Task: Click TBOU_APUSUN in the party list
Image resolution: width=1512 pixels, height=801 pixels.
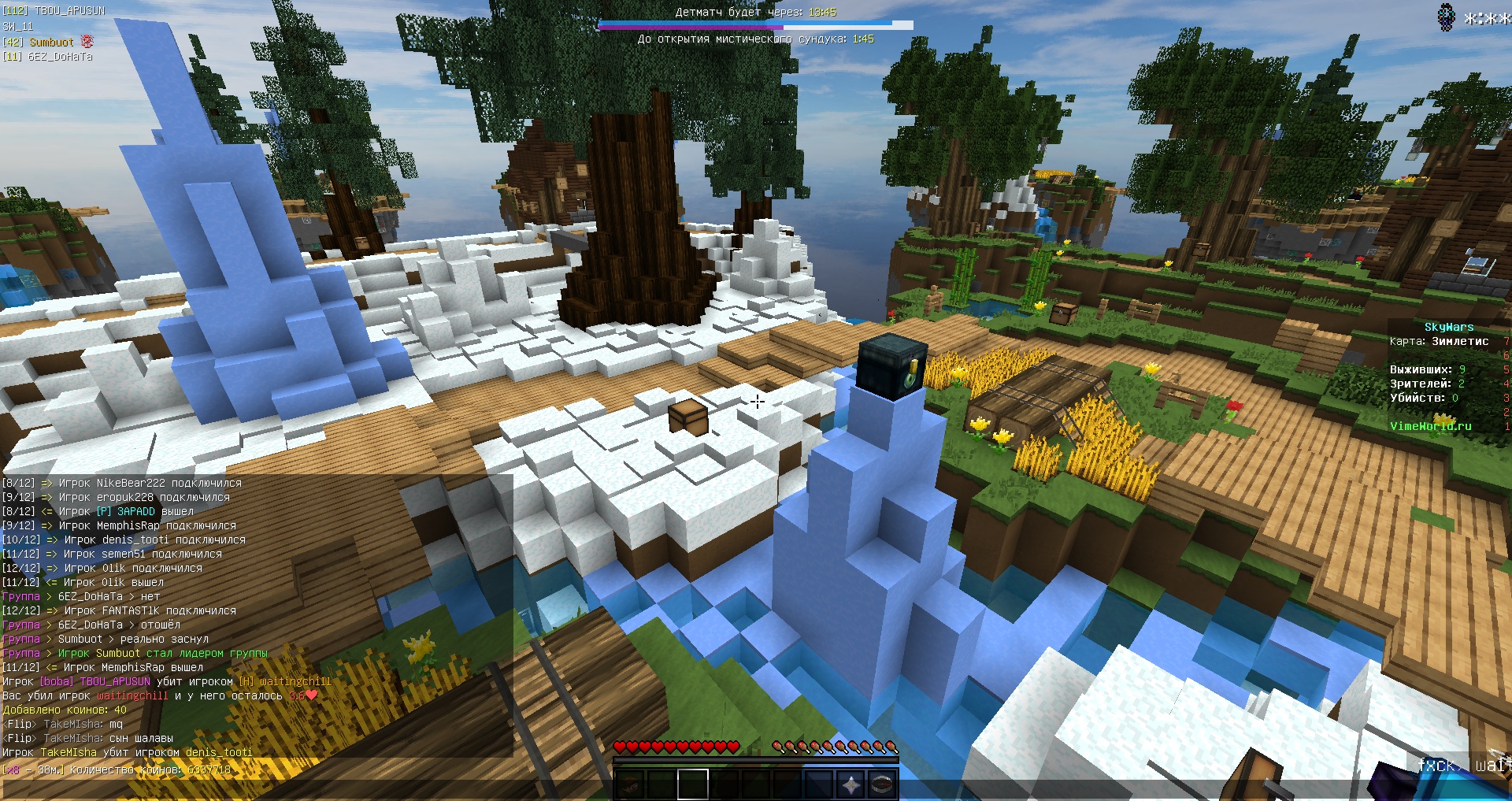Action: (x=69, y=11)
